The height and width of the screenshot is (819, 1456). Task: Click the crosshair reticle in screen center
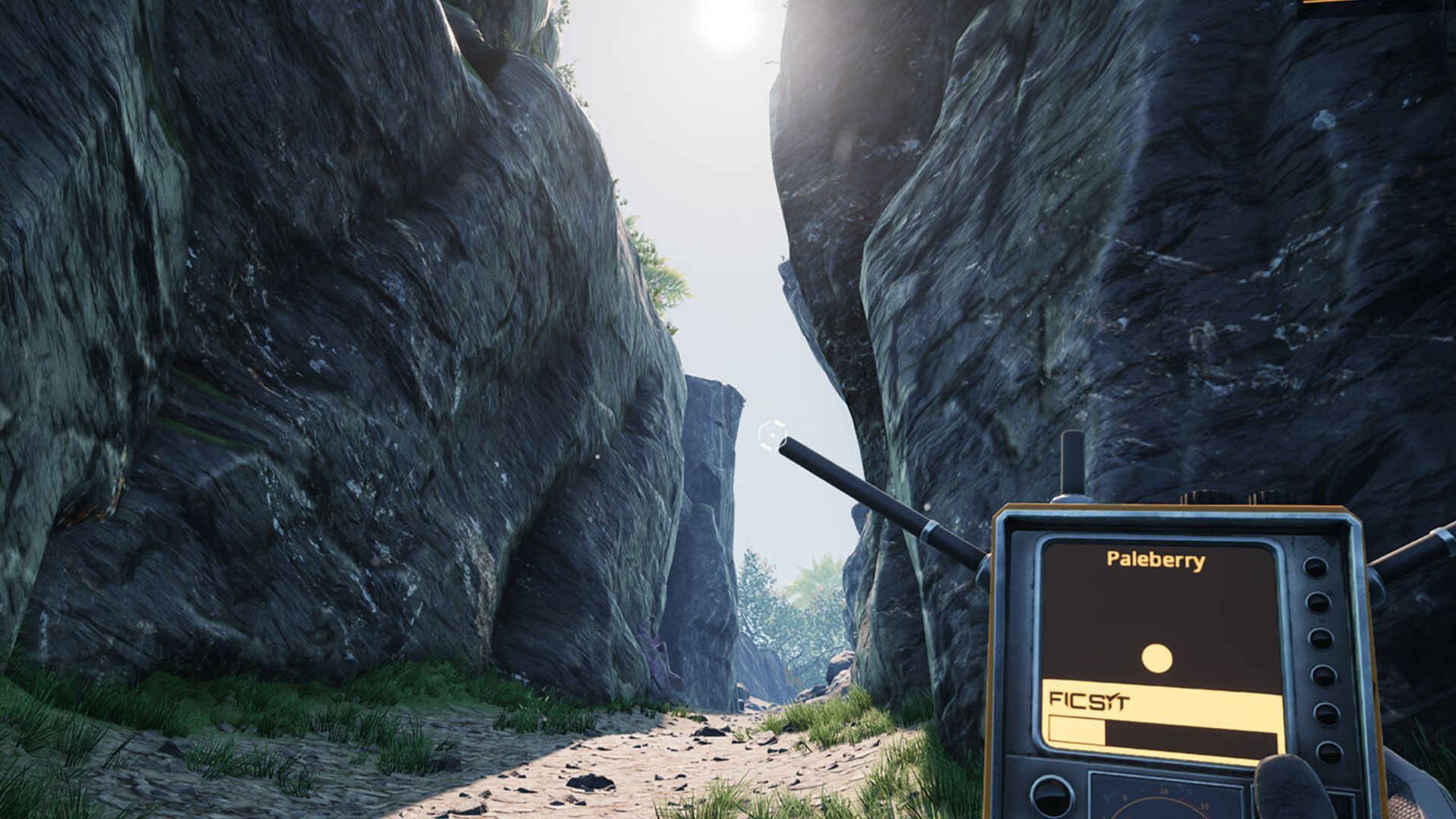pyautogui.click(x=771, y=435)
